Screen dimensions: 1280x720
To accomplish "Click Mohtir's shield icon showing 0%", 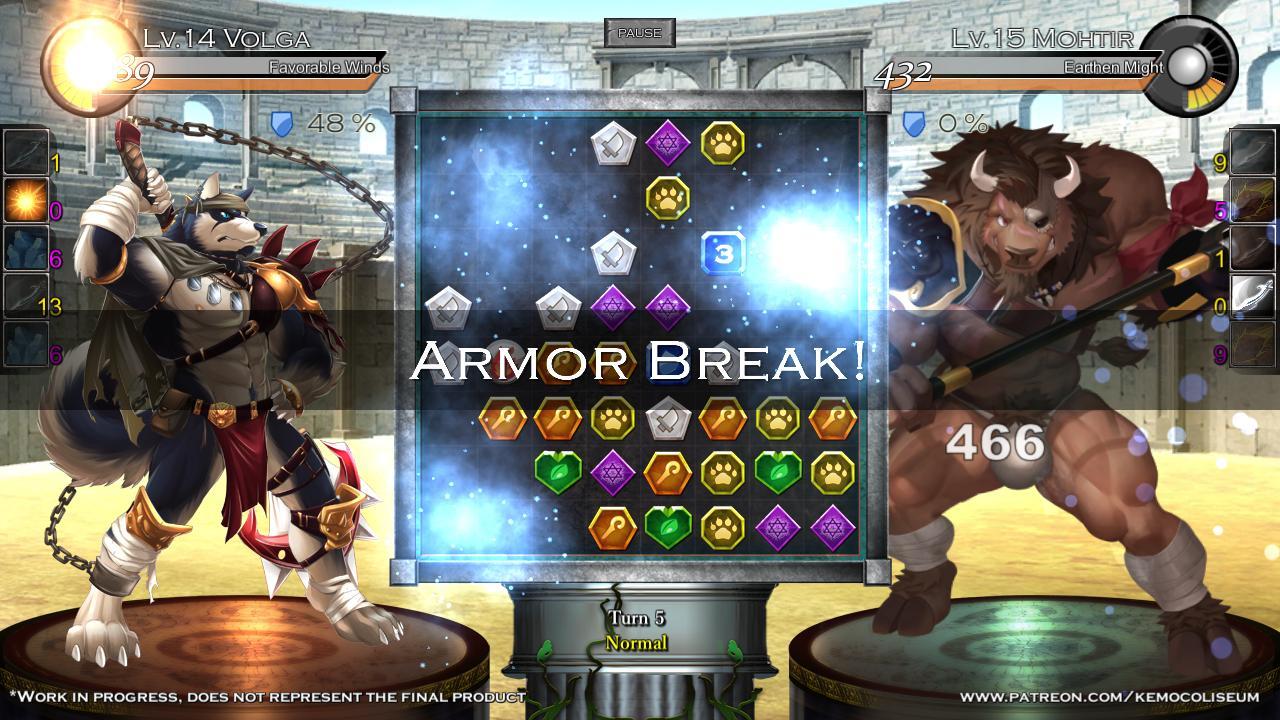I will pos(911,123).
